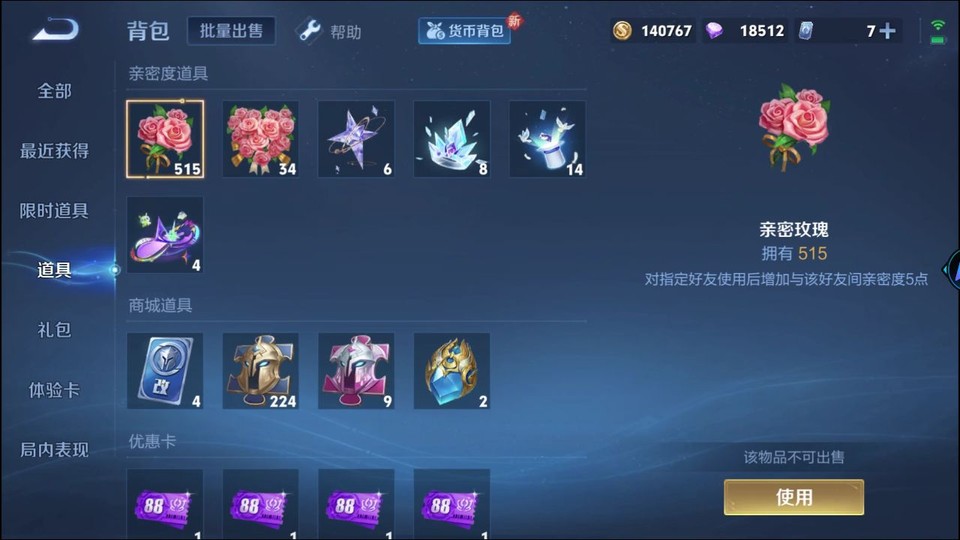Open the 帮助 help button
This screenshot has width=960, height=540.
[330, 32]
